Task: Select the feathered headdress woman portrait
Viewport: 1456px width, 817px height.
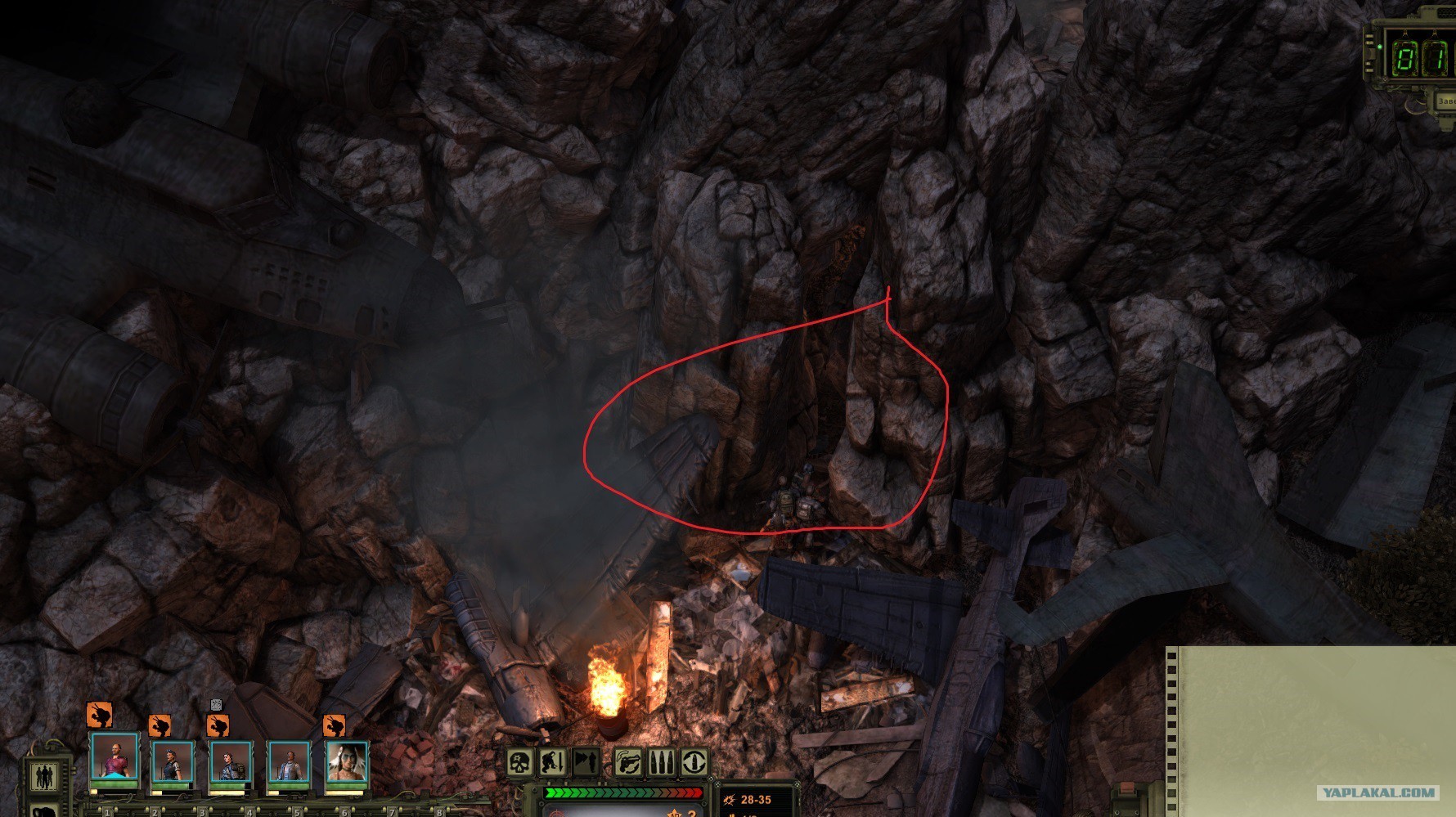Action: tap(347, 761)
